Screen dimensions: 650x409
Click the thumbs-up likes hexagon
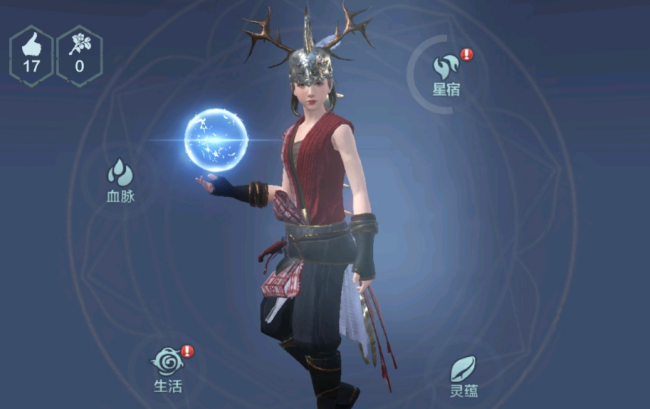(x=31, y=55)
